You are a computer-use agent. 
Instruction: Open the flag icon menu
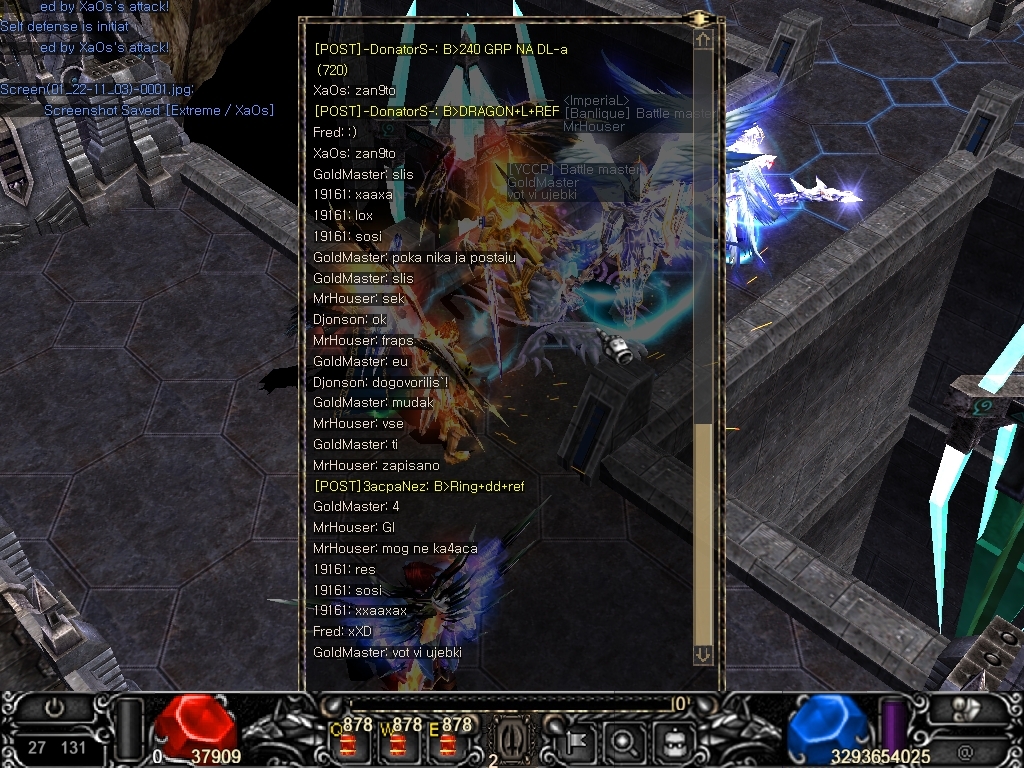(579, 742)
